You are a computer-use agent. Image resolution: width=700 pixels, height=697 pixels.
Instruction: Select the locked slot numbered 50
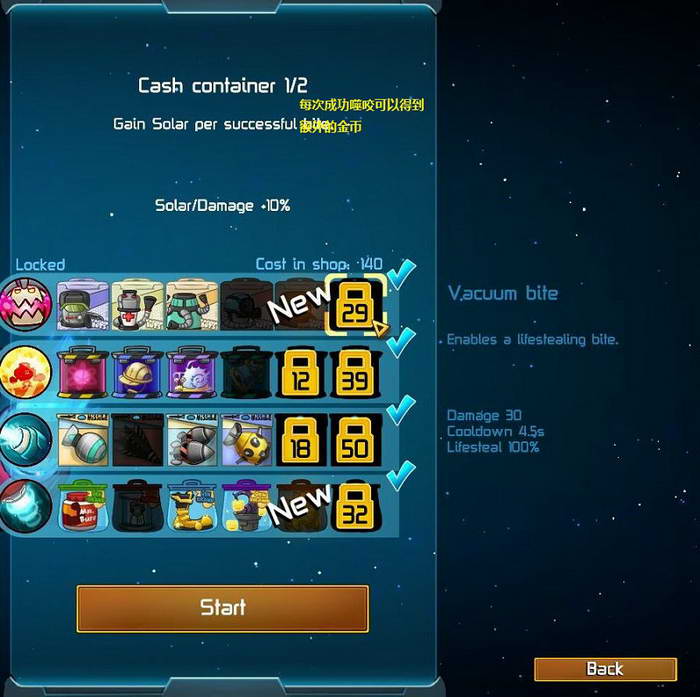tap(355, 440)
